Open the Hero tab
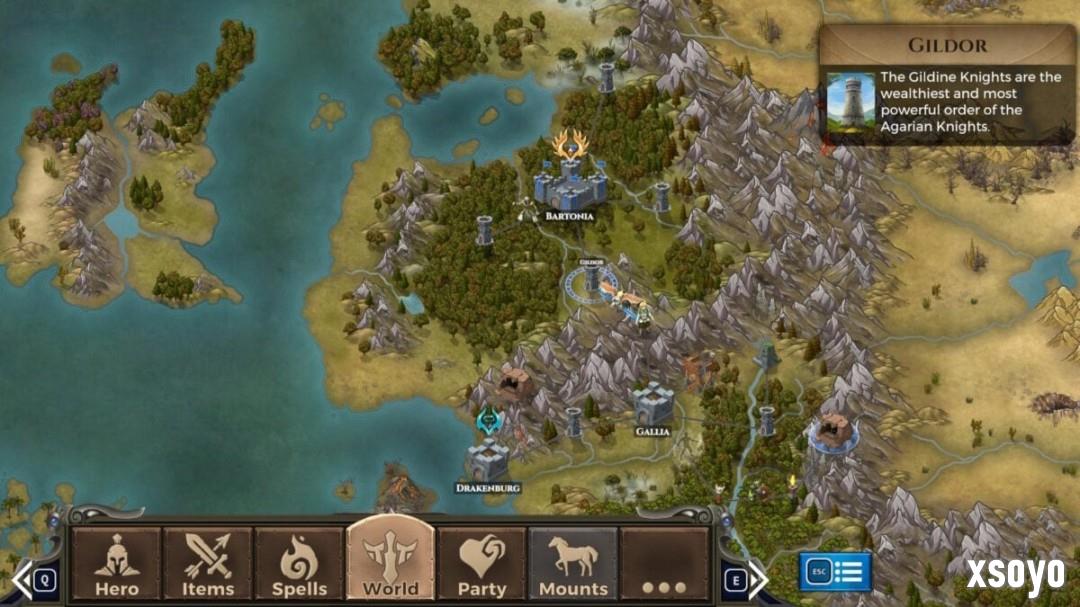This screenshot has height=607, width=1080. click(116, 564)
